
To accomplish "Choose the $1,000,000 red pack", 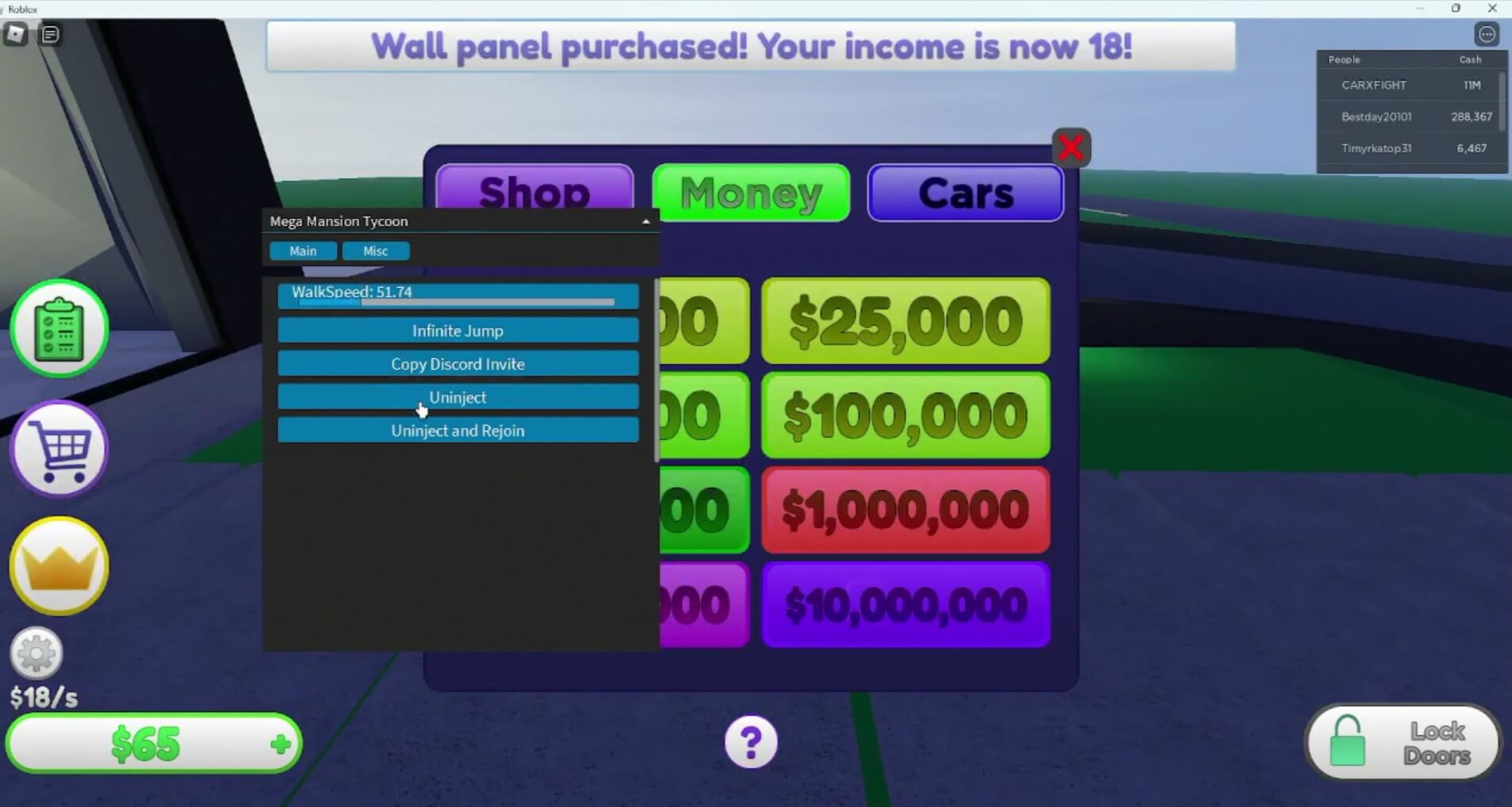I will (905, 510).
